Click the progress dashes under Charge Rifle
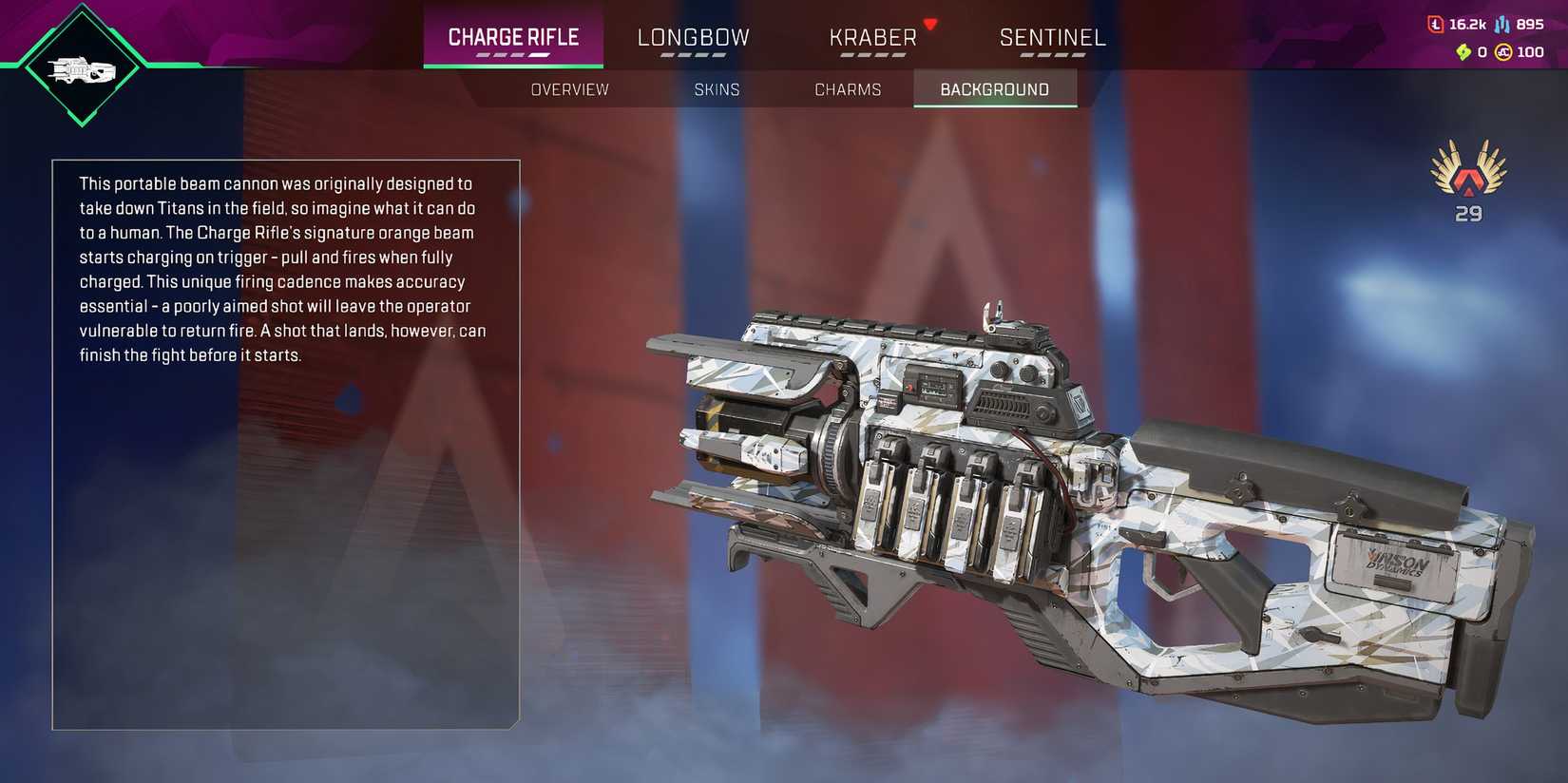This screenshot has height=783, width=1568. coord(513,54)
